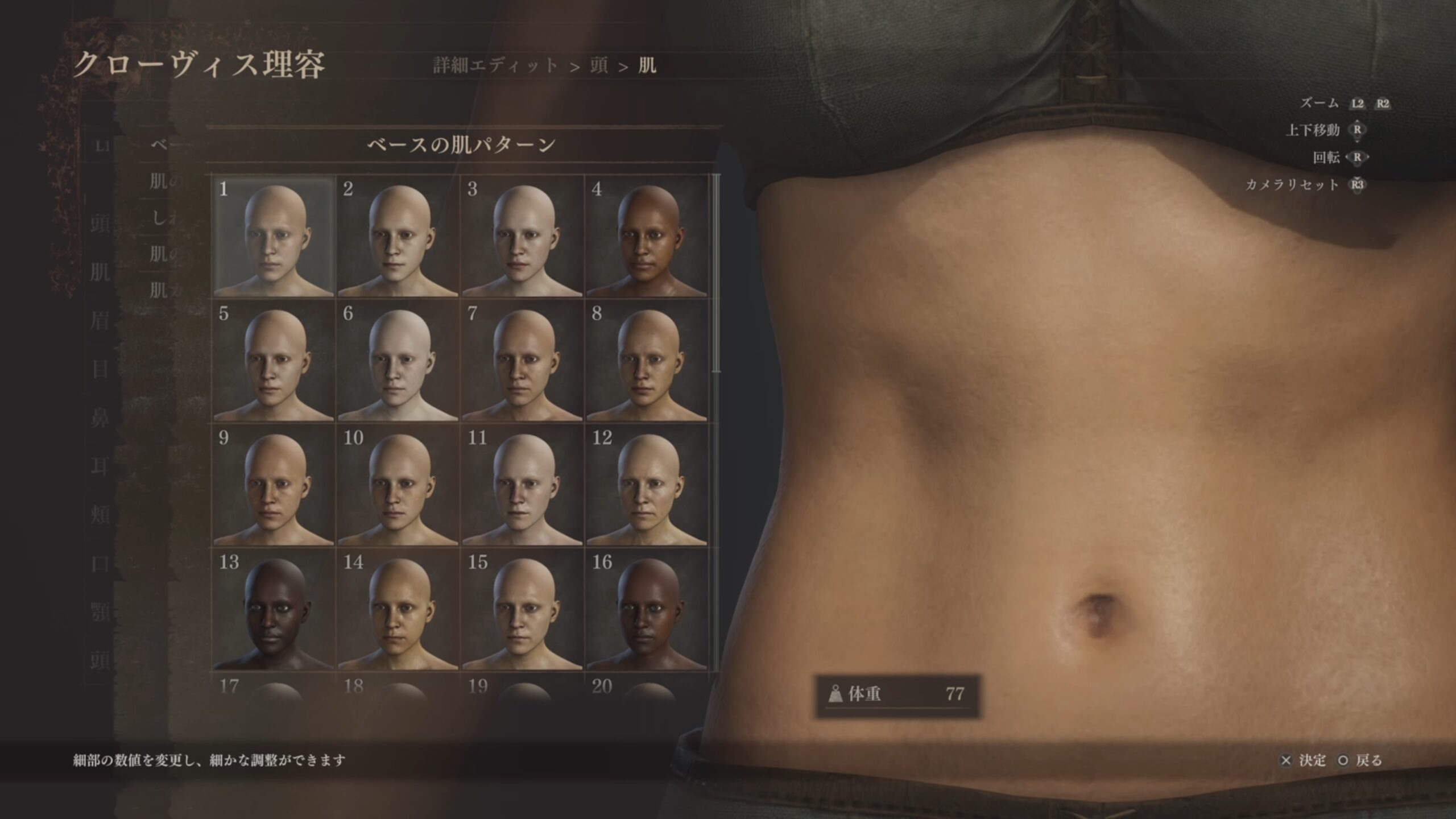Image resolution: width=1456 pixels, height=819 pixels.
Task: Pick skin pattern thumbnail 3
Action: coord(522,237)
